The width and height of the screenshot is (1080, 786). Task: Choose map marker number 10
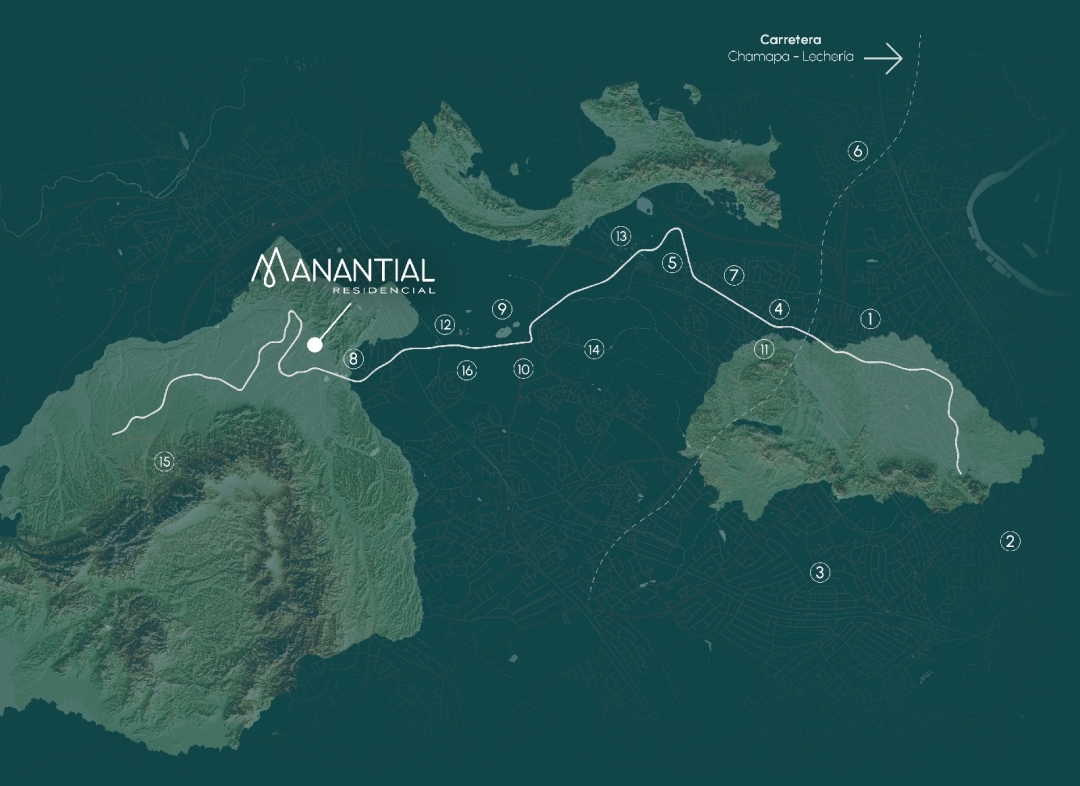pyautogui.click(x=524, y=369)
